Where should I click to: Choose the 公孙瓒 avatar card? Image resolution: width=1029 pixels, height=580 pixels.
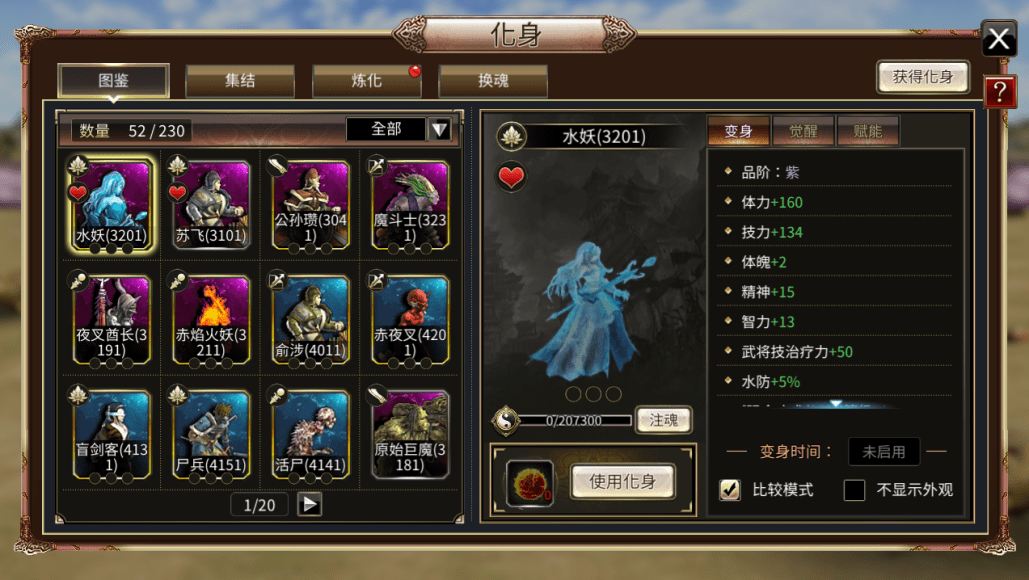pos(310,205)
